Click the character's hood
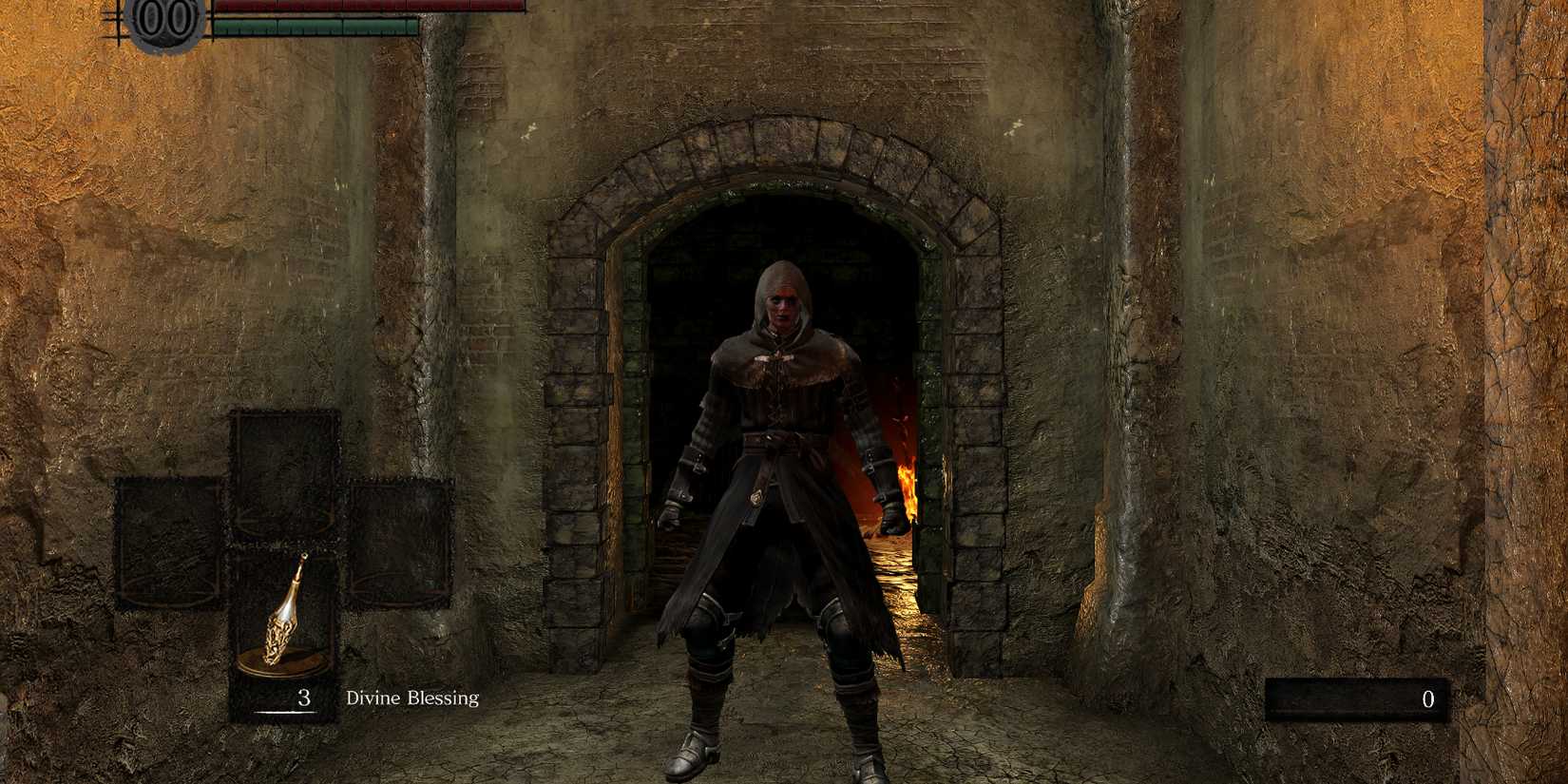 pyautogui.click(x=779, y=283)
